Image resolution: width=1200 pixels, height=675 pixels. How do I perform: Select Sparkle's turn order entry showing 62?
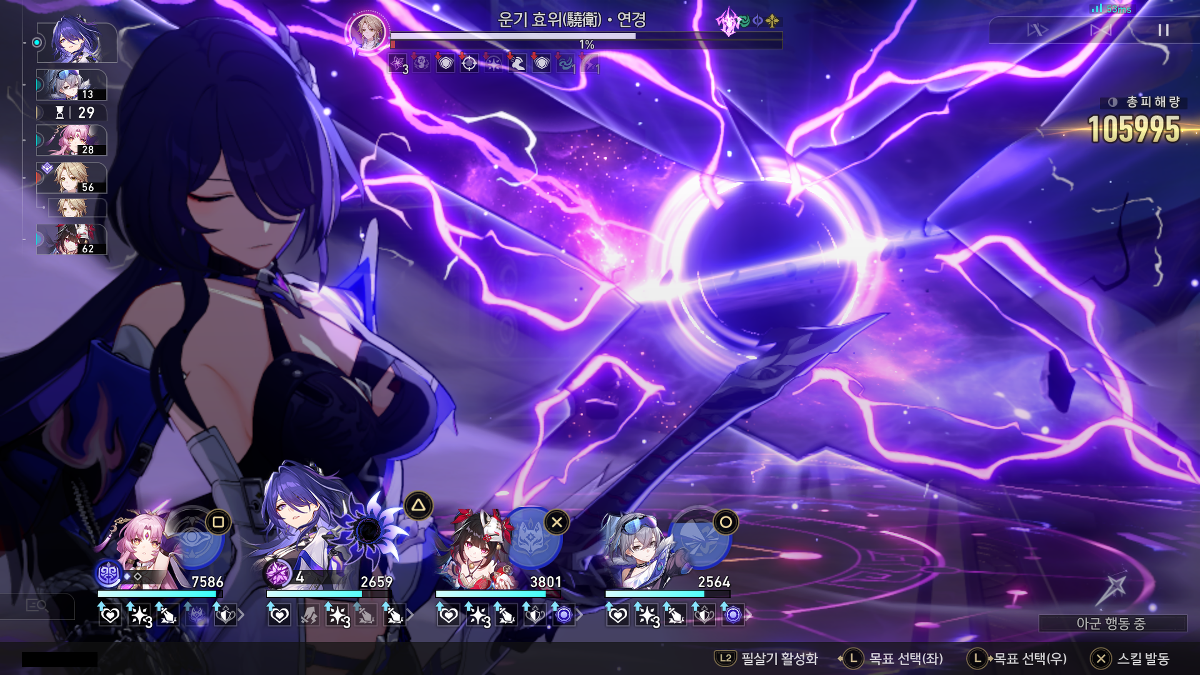[72, 239]
